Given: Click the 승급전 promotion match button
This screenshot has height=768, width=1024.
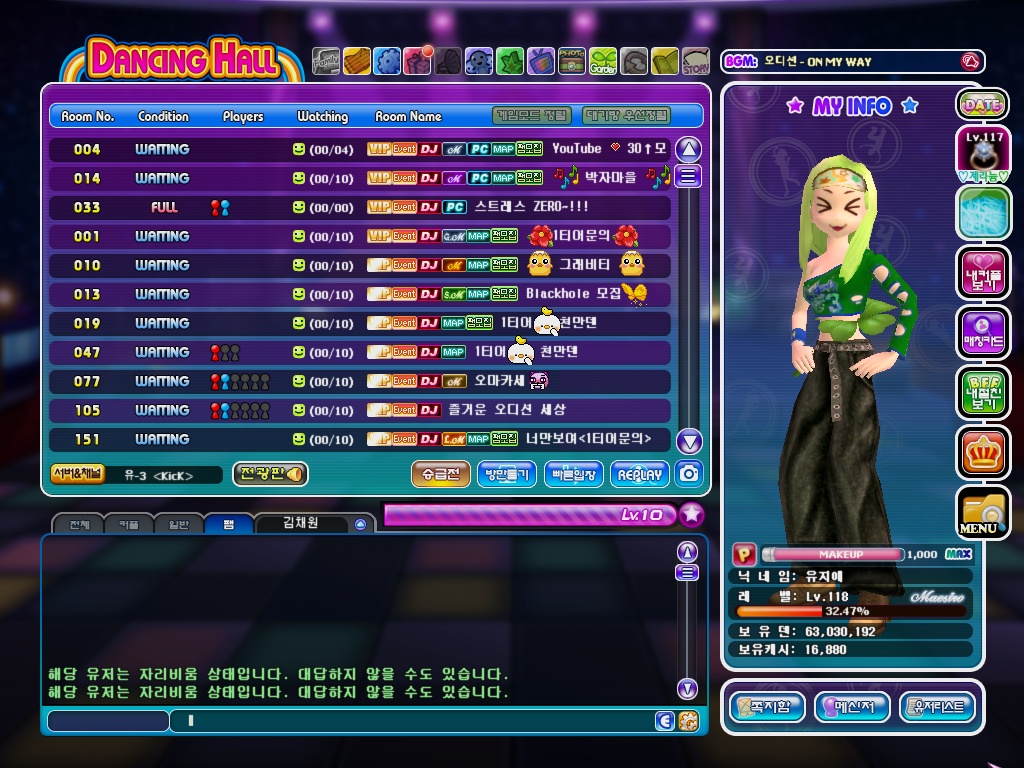Looking at the screenshot, I should tap(440, 474).
